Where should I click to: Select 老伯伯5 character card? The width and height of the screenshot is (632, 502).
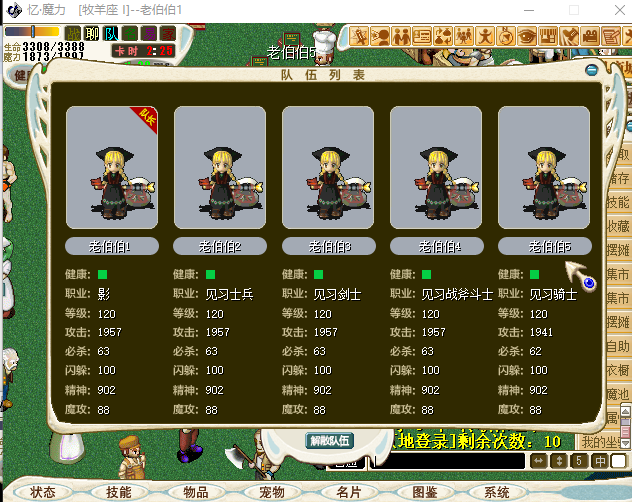[544, 168]
